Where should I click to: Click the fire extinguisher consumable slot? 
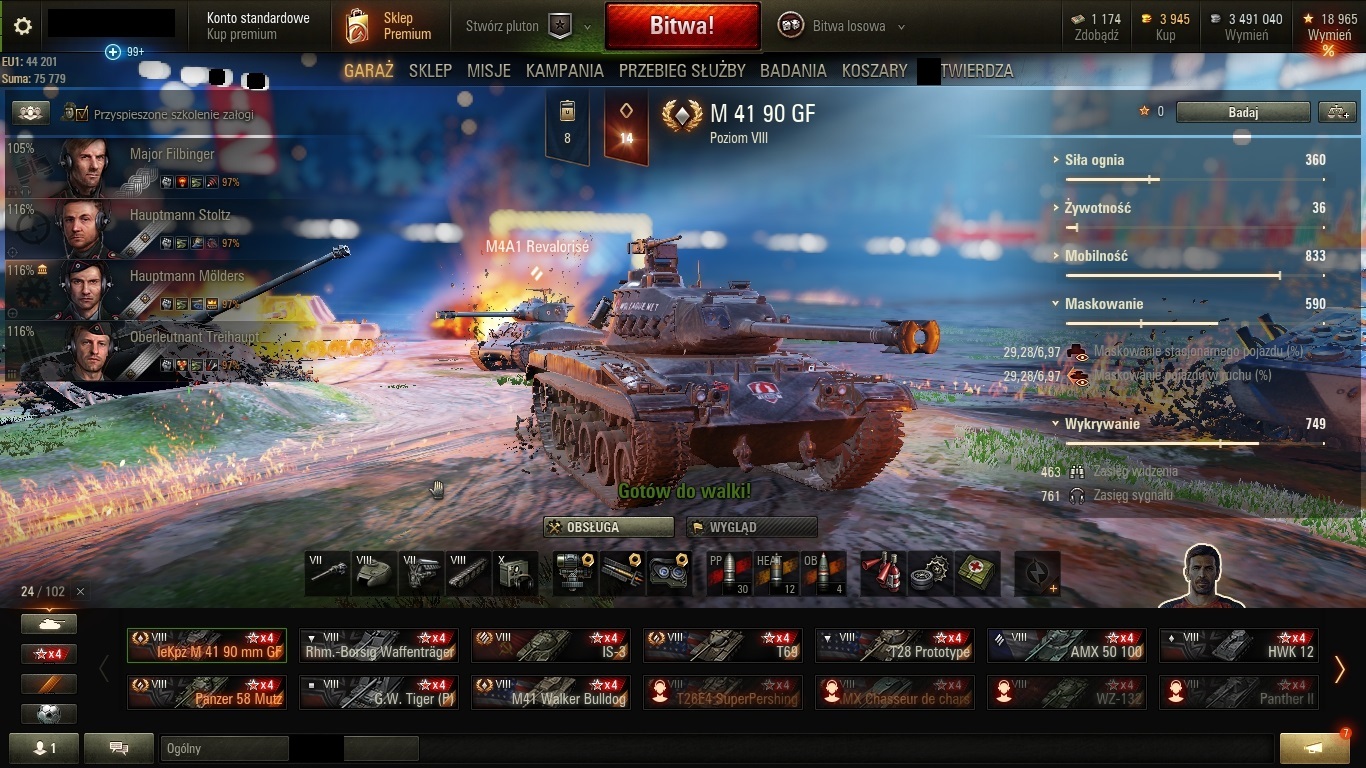[880, 572]
